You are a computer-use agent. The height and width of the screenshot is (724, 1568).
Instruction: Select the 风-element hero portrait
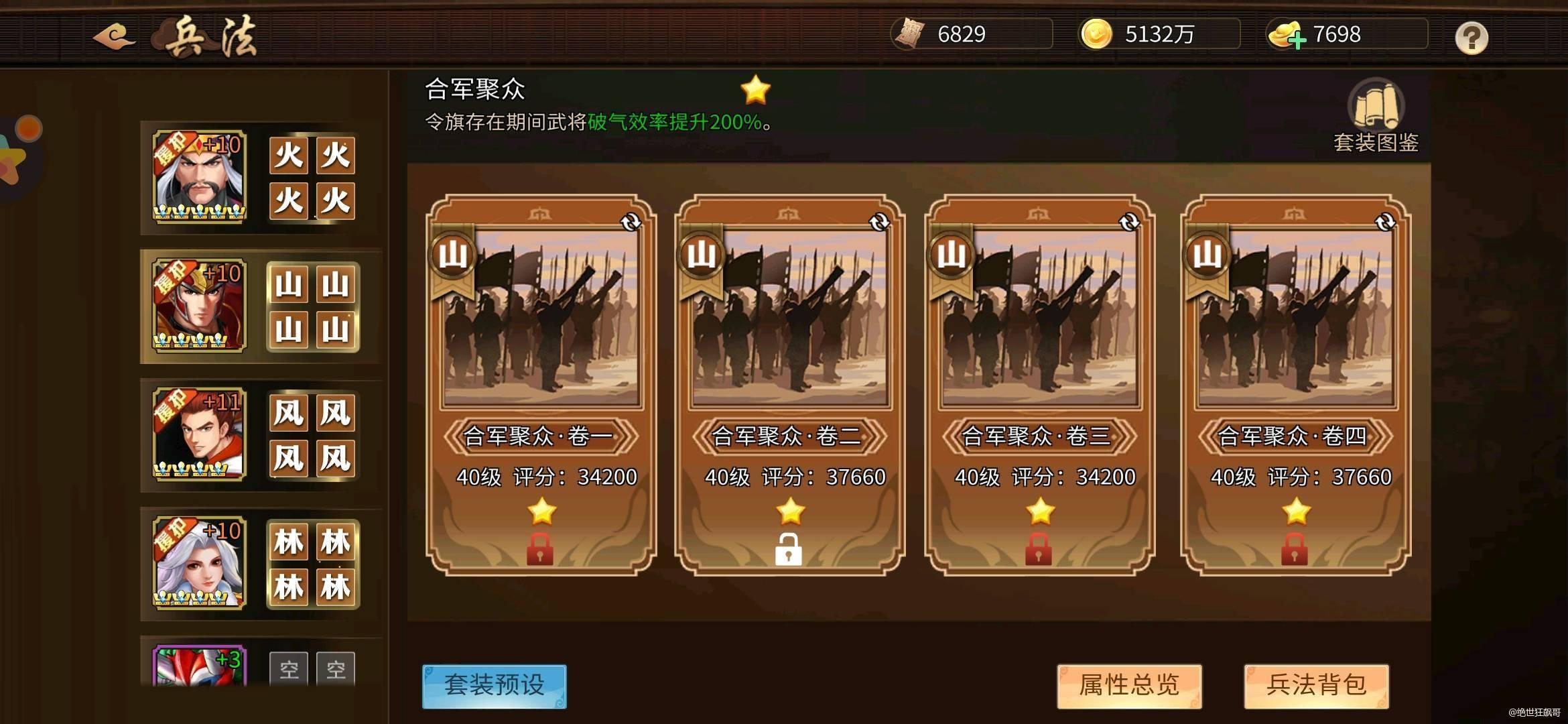coord(200,436)
